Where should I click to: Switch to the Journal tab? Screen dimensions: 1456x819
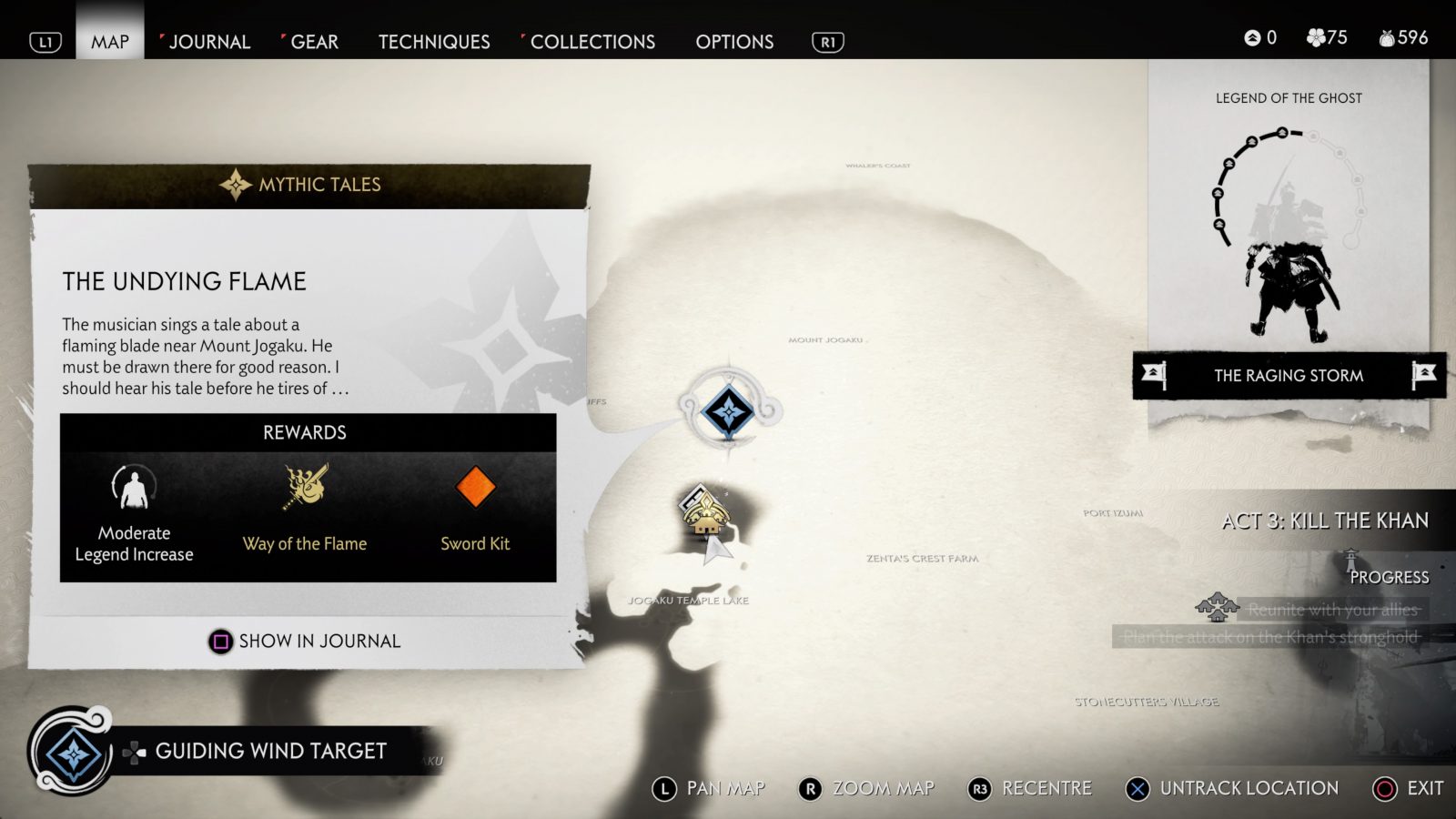pos(211,41)
